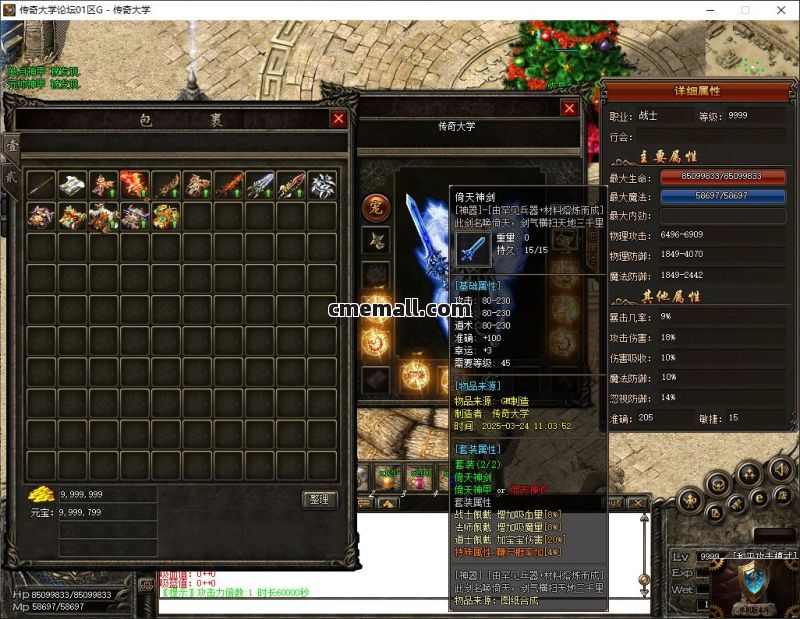Close the 包裹 bag window
Screen dimensions: 800x619
(x=338, y=119)
